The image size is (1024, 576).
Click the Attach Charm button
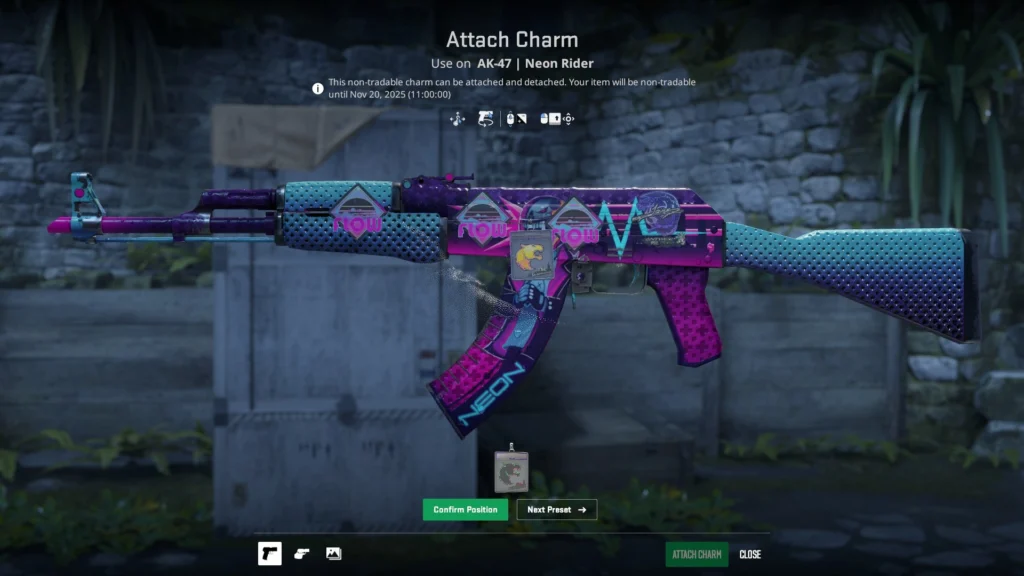(x=697, y=555)
